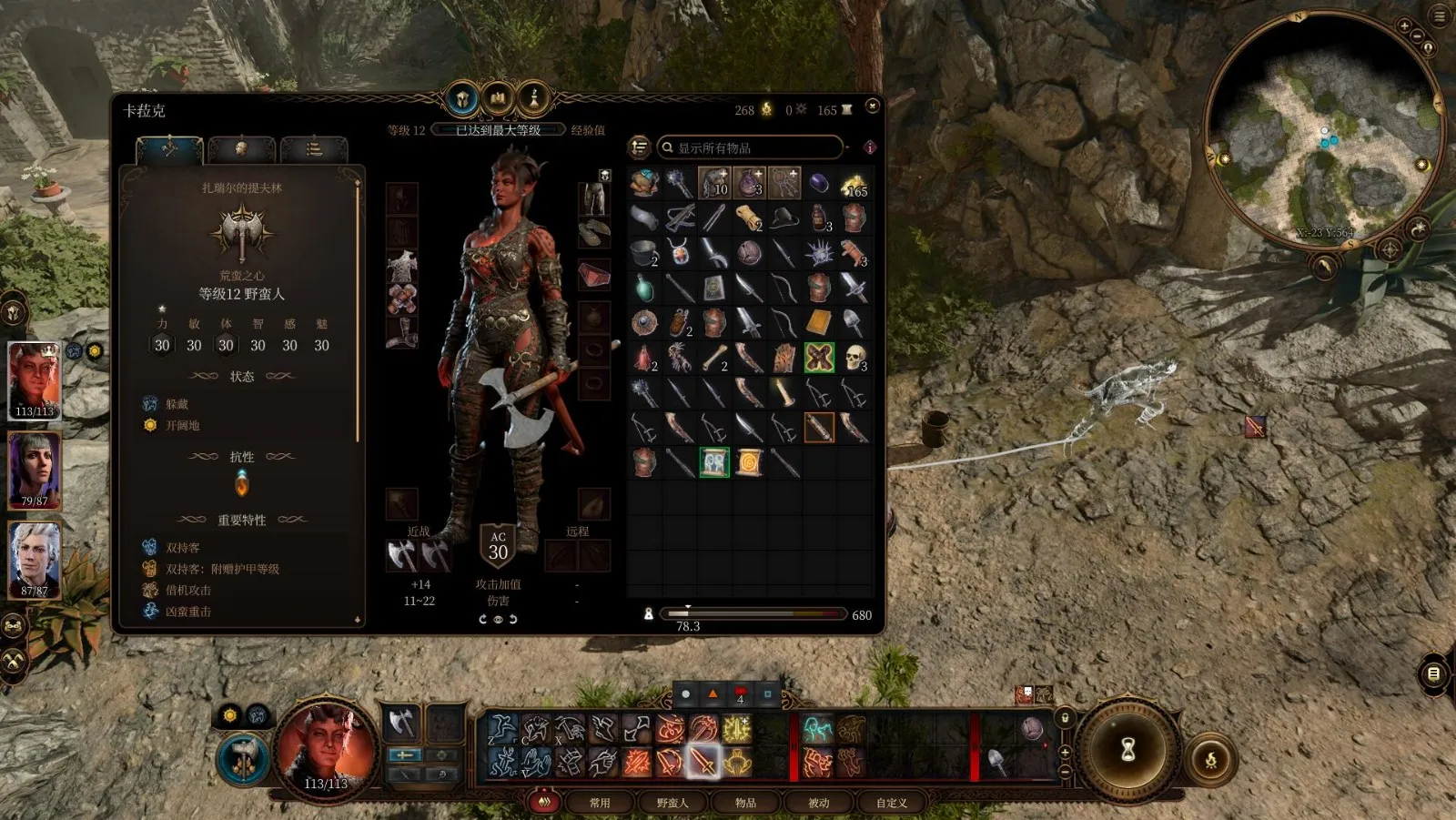1456x820 pixels.
Task: Zoom out on the minimap
Action: pos(1418,36)
